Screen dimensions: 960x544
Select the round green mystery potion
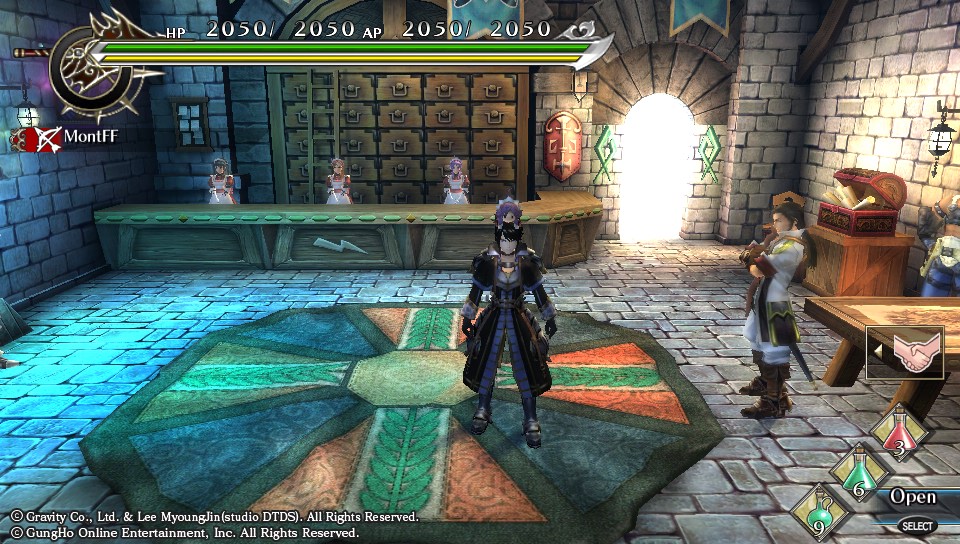819,512
